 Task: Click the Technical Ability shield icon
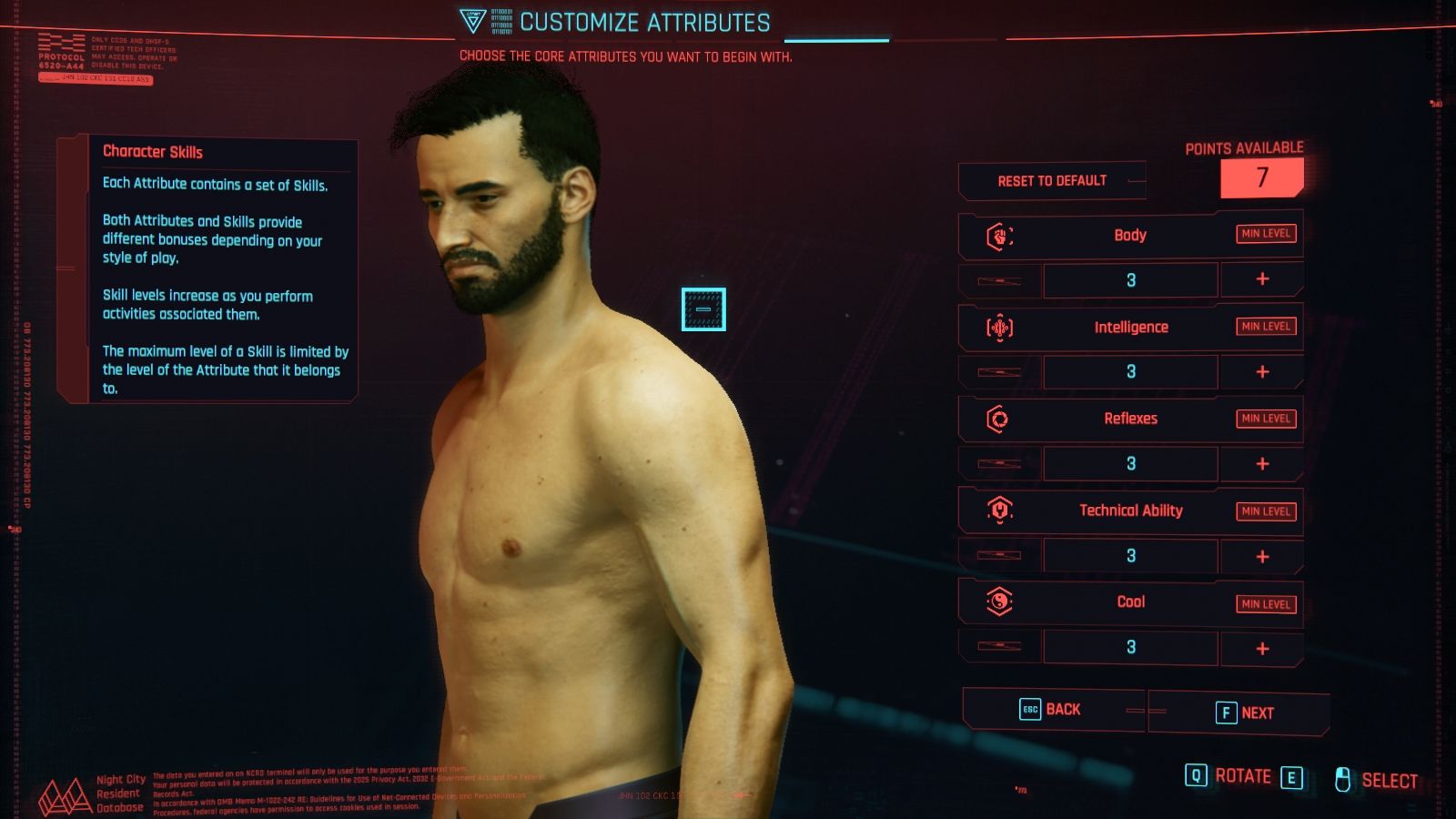click(1000, 511)
